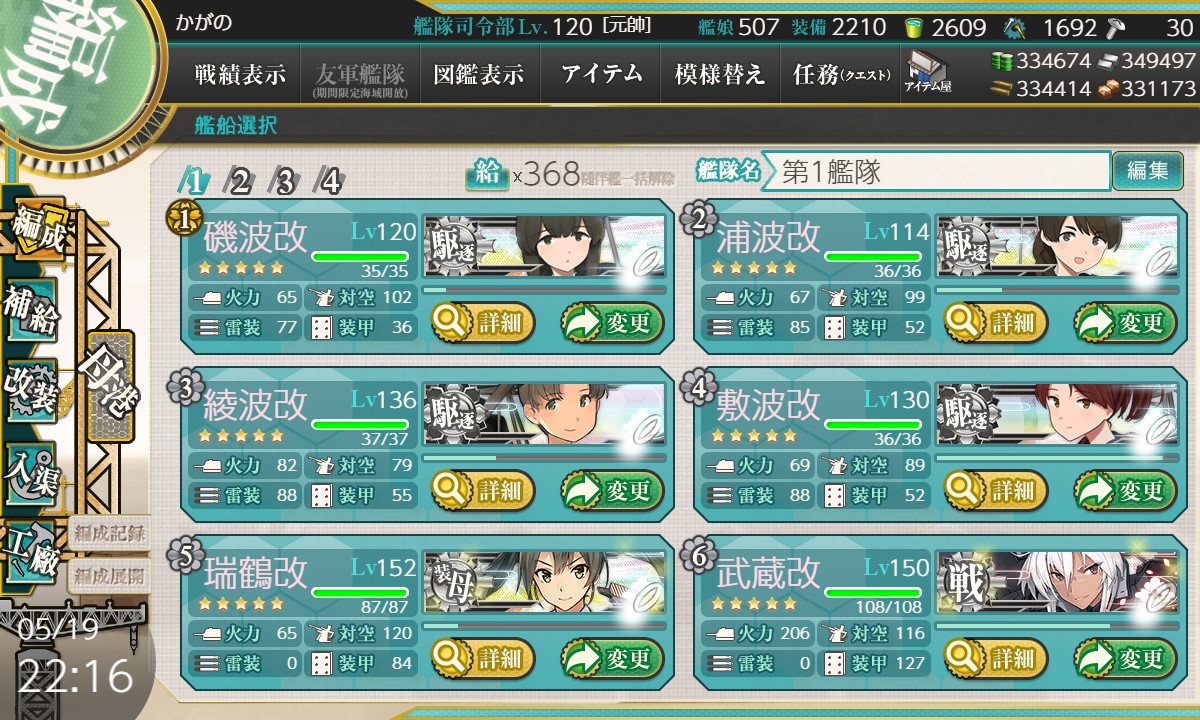Click the 編集 fleet name edit button
This screenshot has height=720, width=1200.
coord(1147,171)
